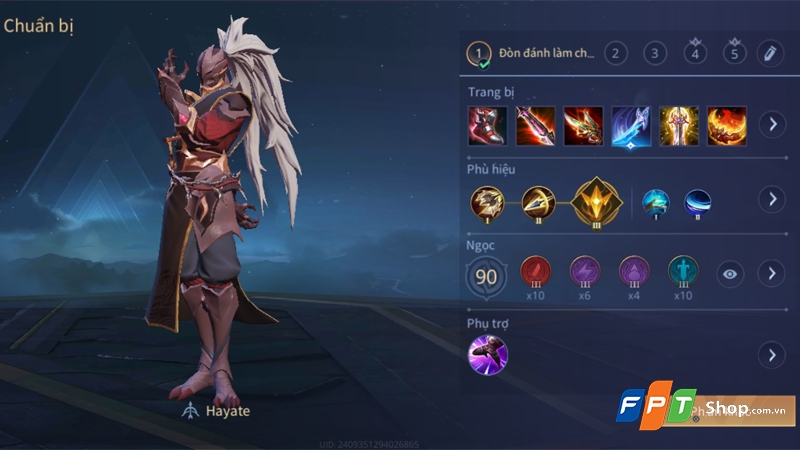Select loadout preset 1
Image resolution: width=800 pixels, height=450 pixels.
(481, 53)
